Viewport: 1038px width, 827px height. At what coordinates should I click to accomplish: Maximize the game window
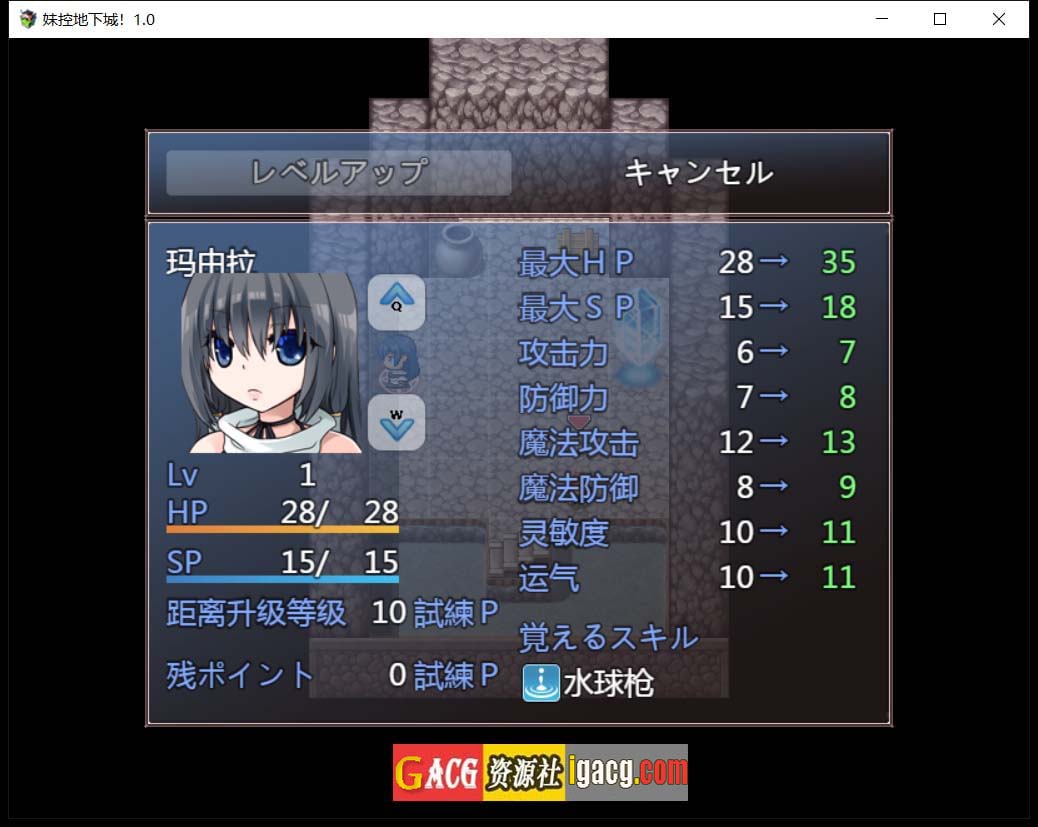940,19
